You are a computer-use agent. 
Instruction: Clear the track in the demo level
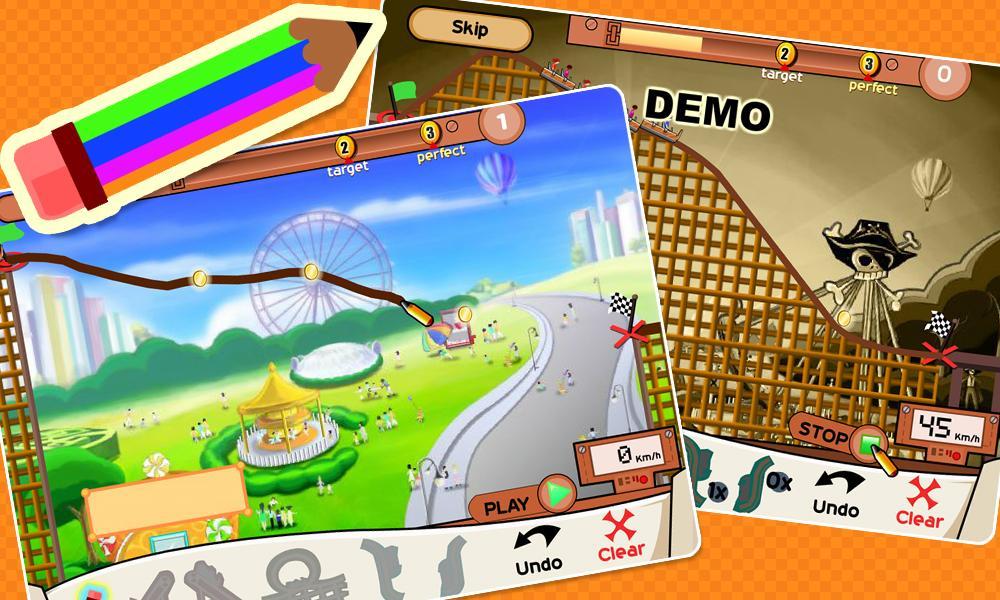(x=920, y=503)
